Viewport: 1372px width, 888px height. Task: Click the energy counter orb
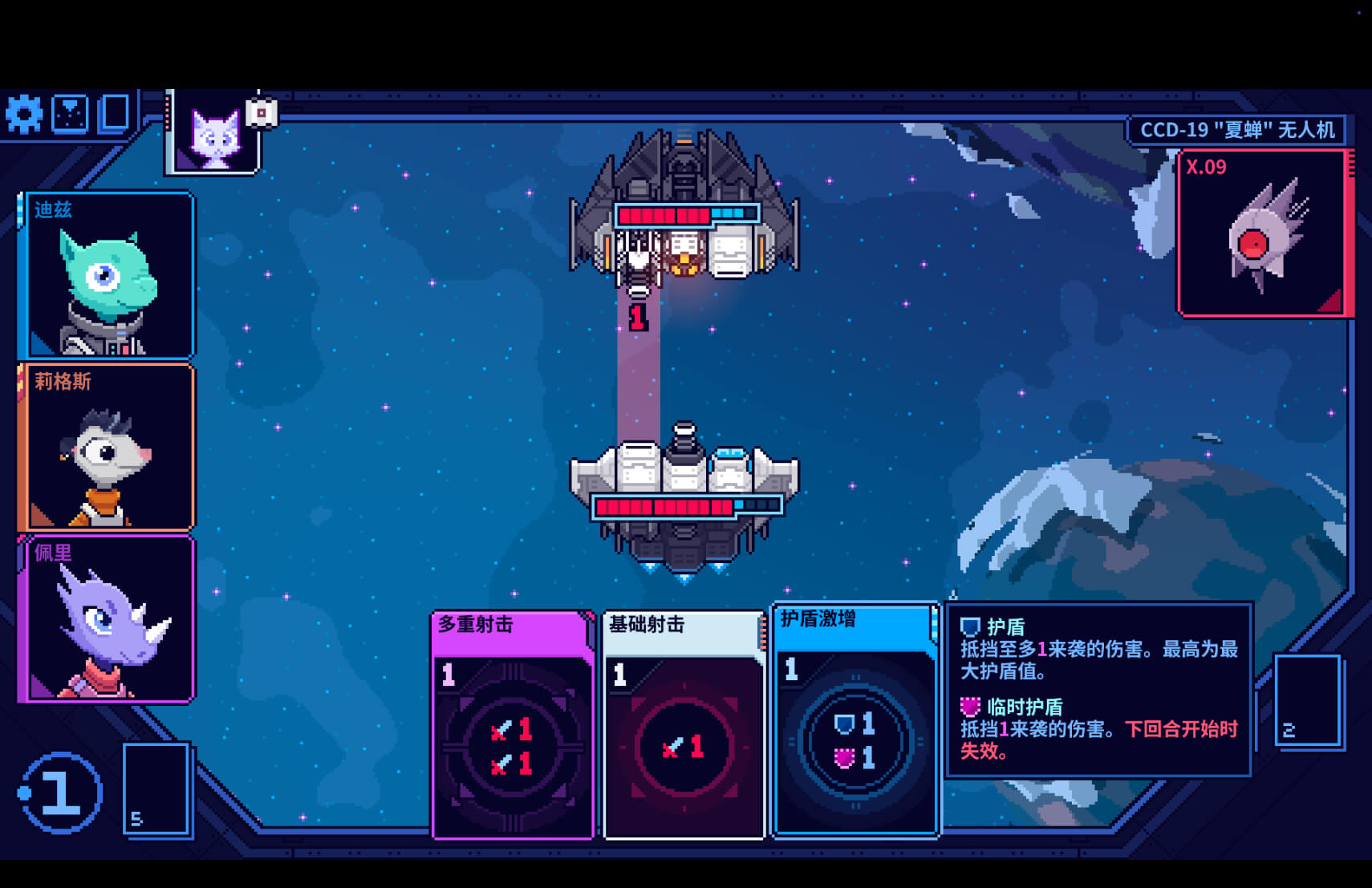(61, 793)
